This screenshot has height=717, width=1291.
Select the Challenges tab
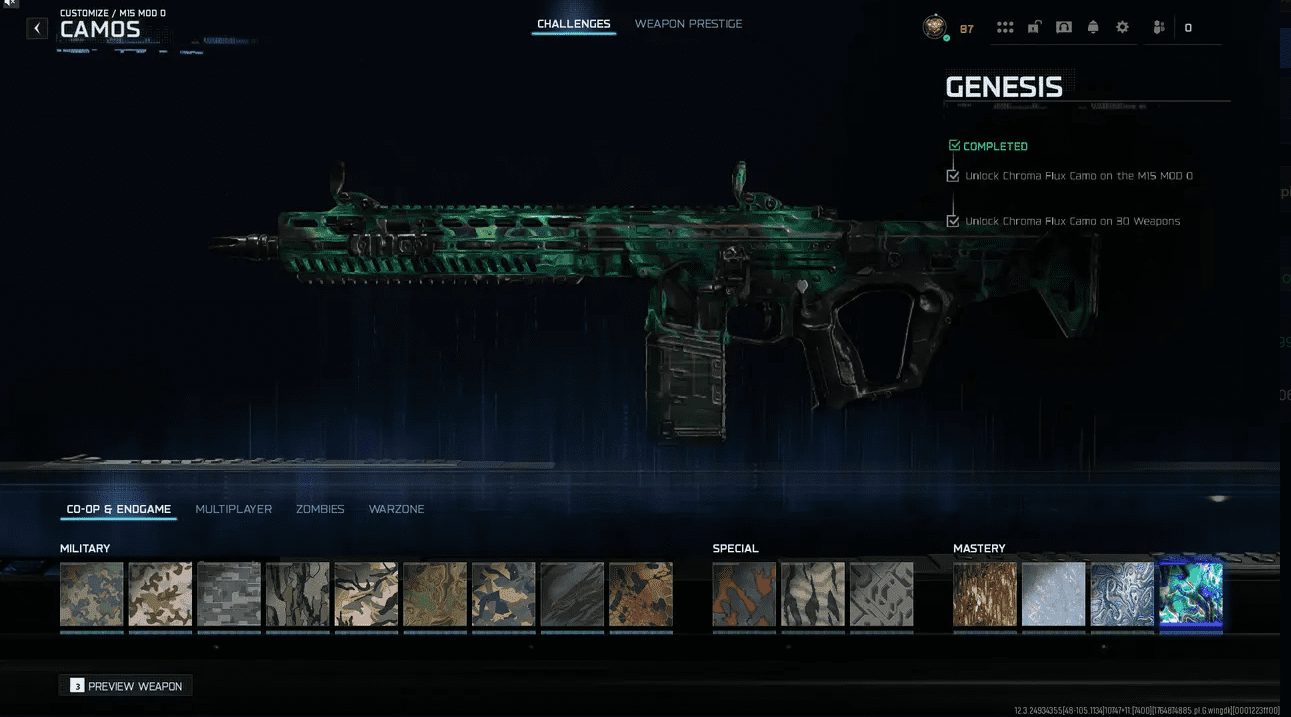573,24
